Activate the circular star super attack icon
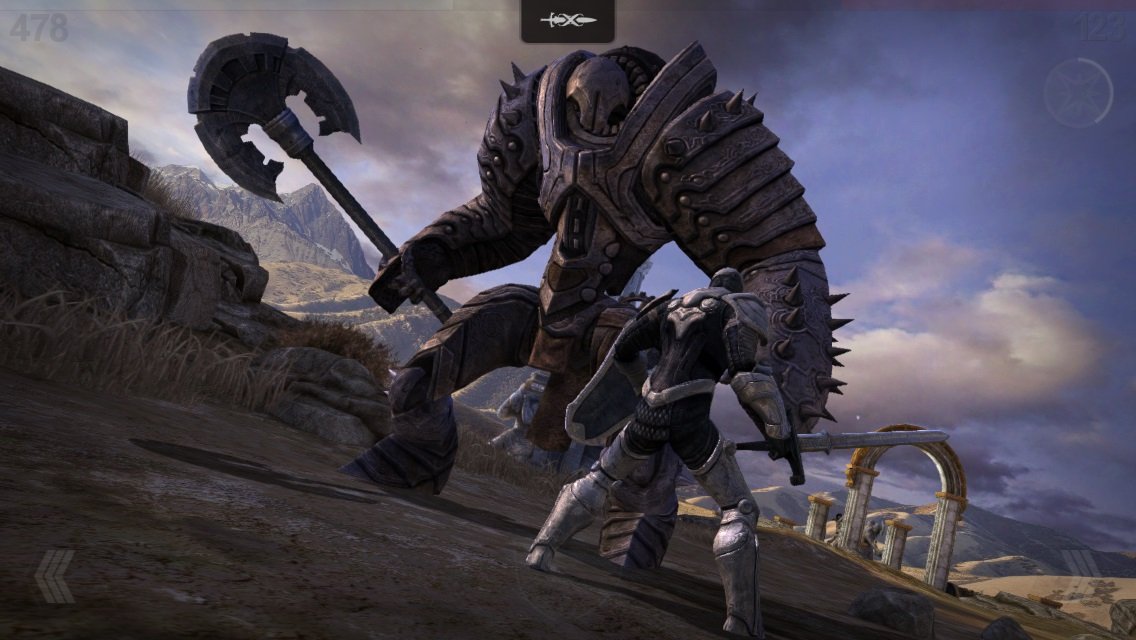 (1078, 92)
